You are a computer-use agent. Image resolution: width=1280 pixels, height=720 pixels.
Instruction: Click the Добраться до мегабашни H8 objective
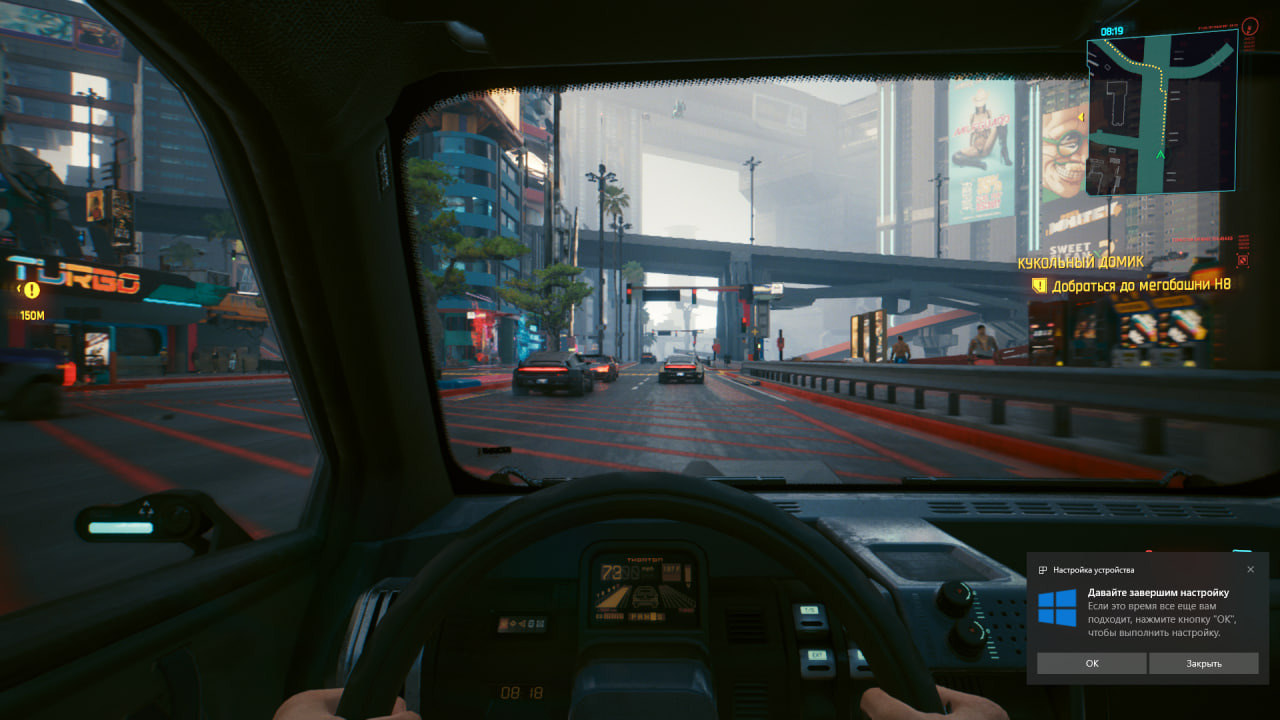coord(1140,285)
